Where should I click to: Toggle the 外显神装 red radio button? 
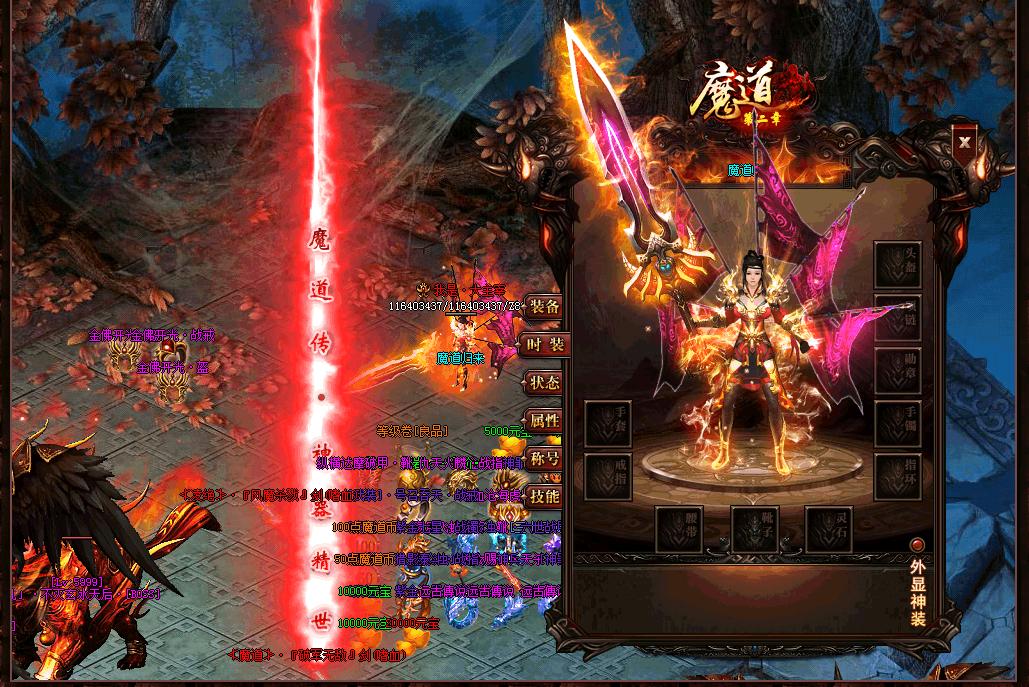pos(917,545)
